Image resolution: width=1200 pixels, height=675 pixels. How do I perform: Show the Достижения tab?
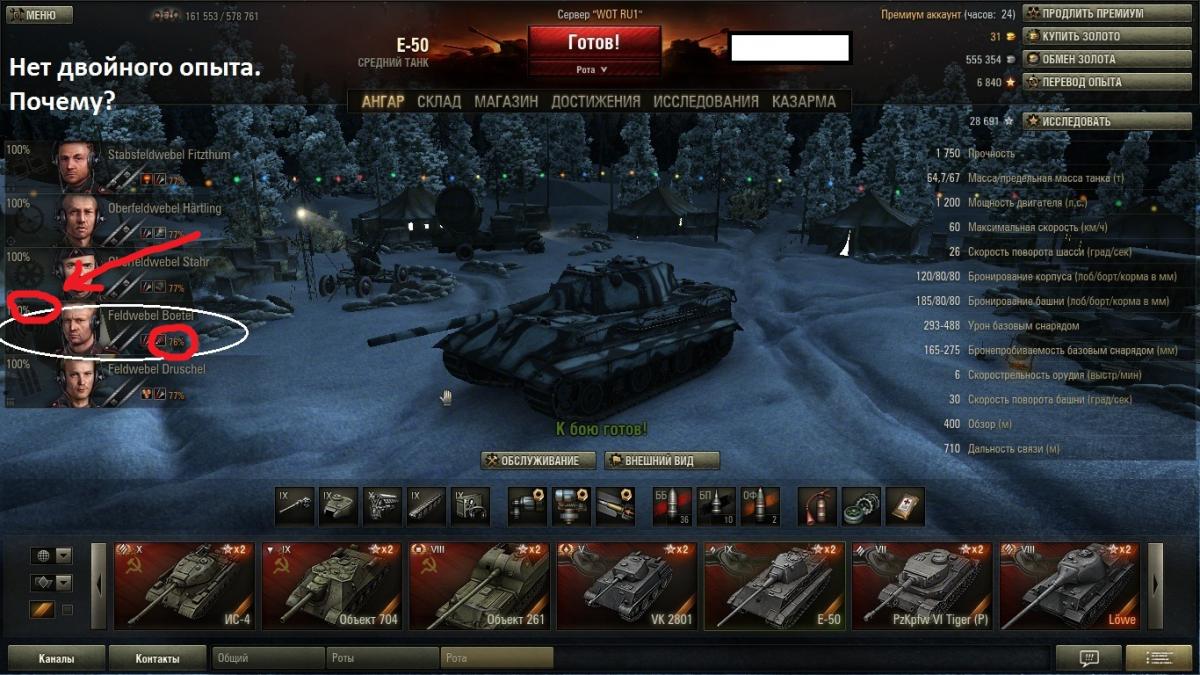coord(595,101)
